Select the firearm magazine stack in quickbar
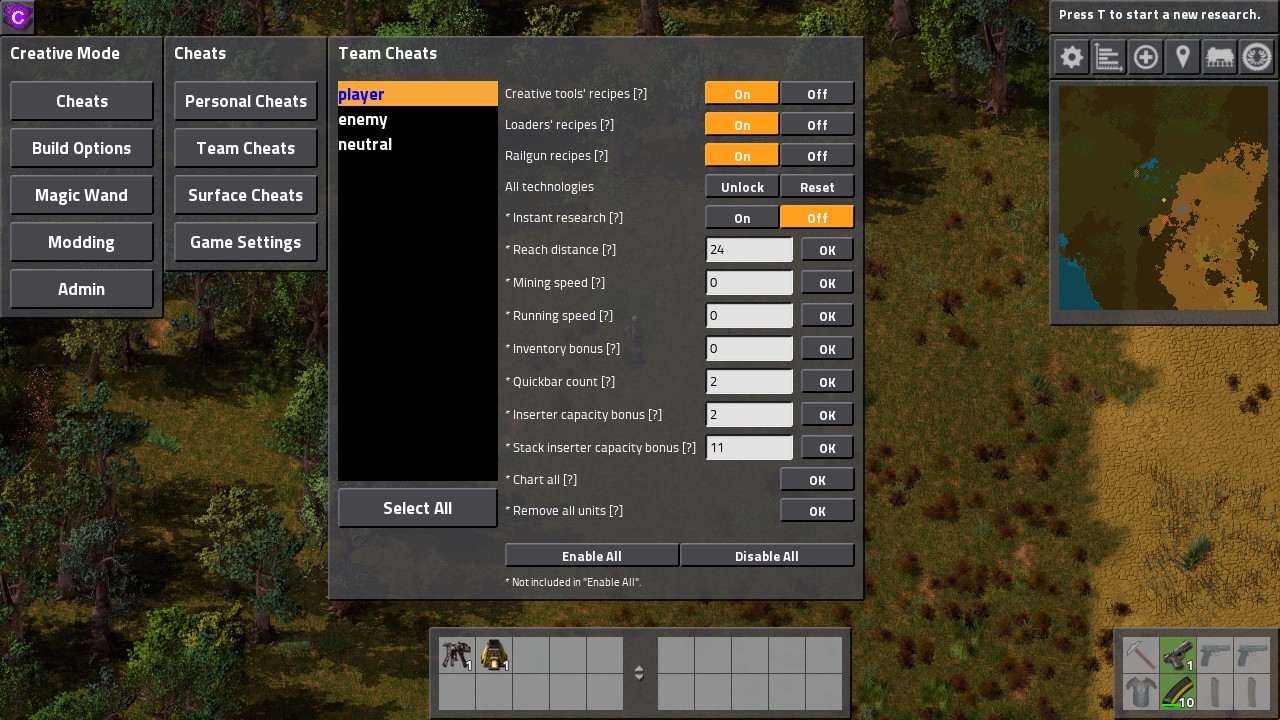1280x720 pixels. [1179, 691]
